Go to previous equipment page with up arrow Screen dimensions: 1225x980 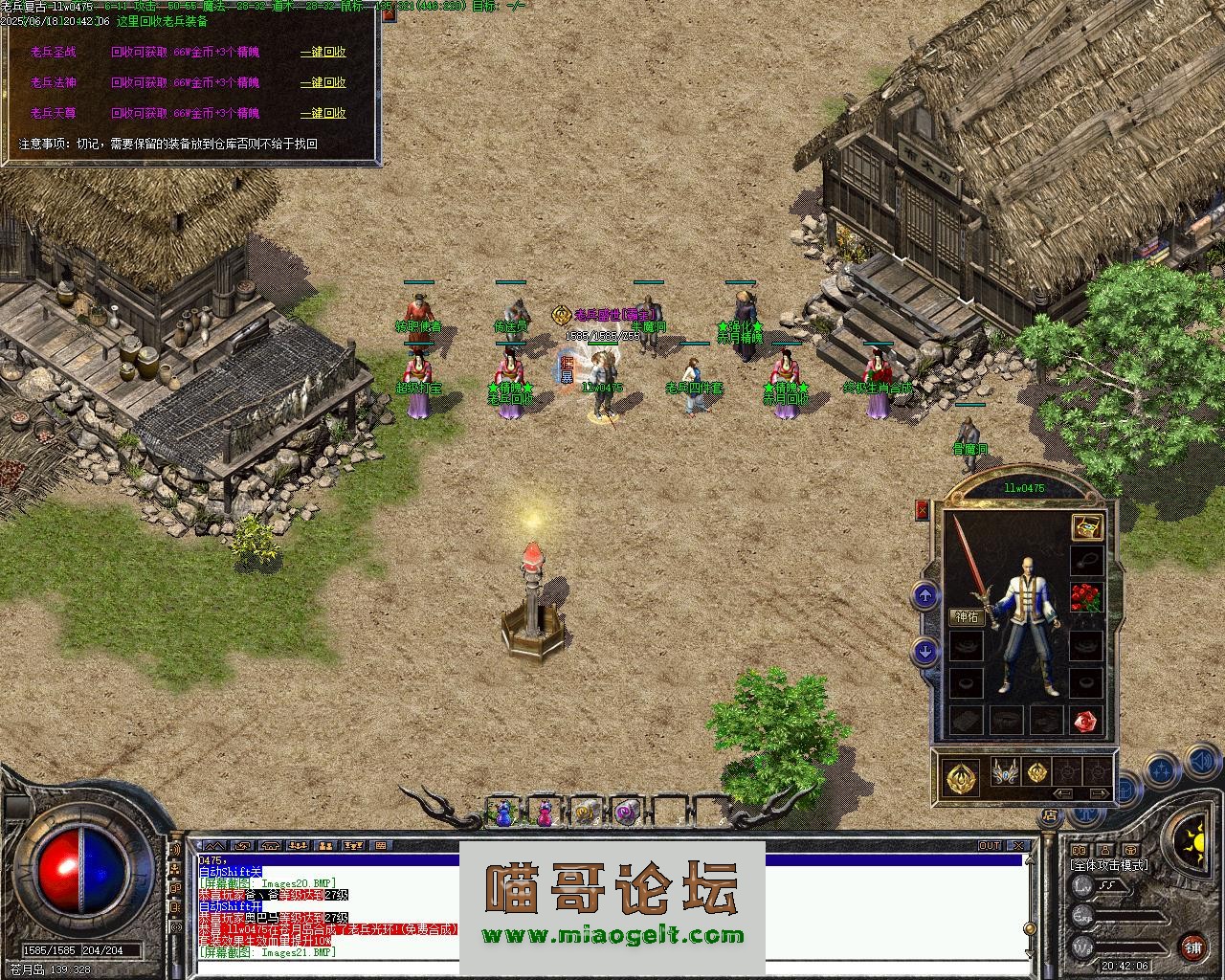[x=924, y=597]
